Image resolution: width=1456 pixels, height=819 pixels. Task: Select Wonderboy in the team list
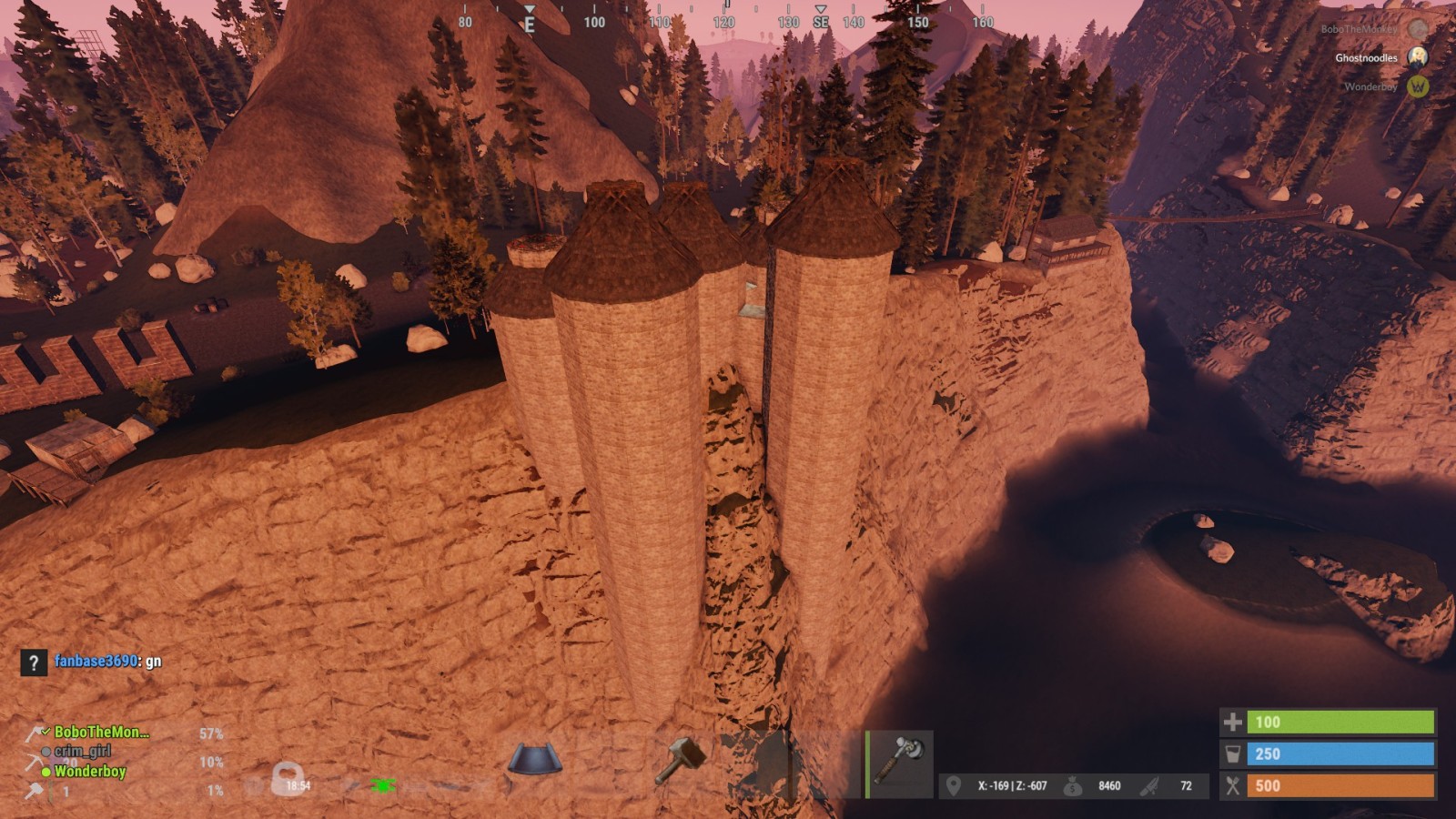89,771
